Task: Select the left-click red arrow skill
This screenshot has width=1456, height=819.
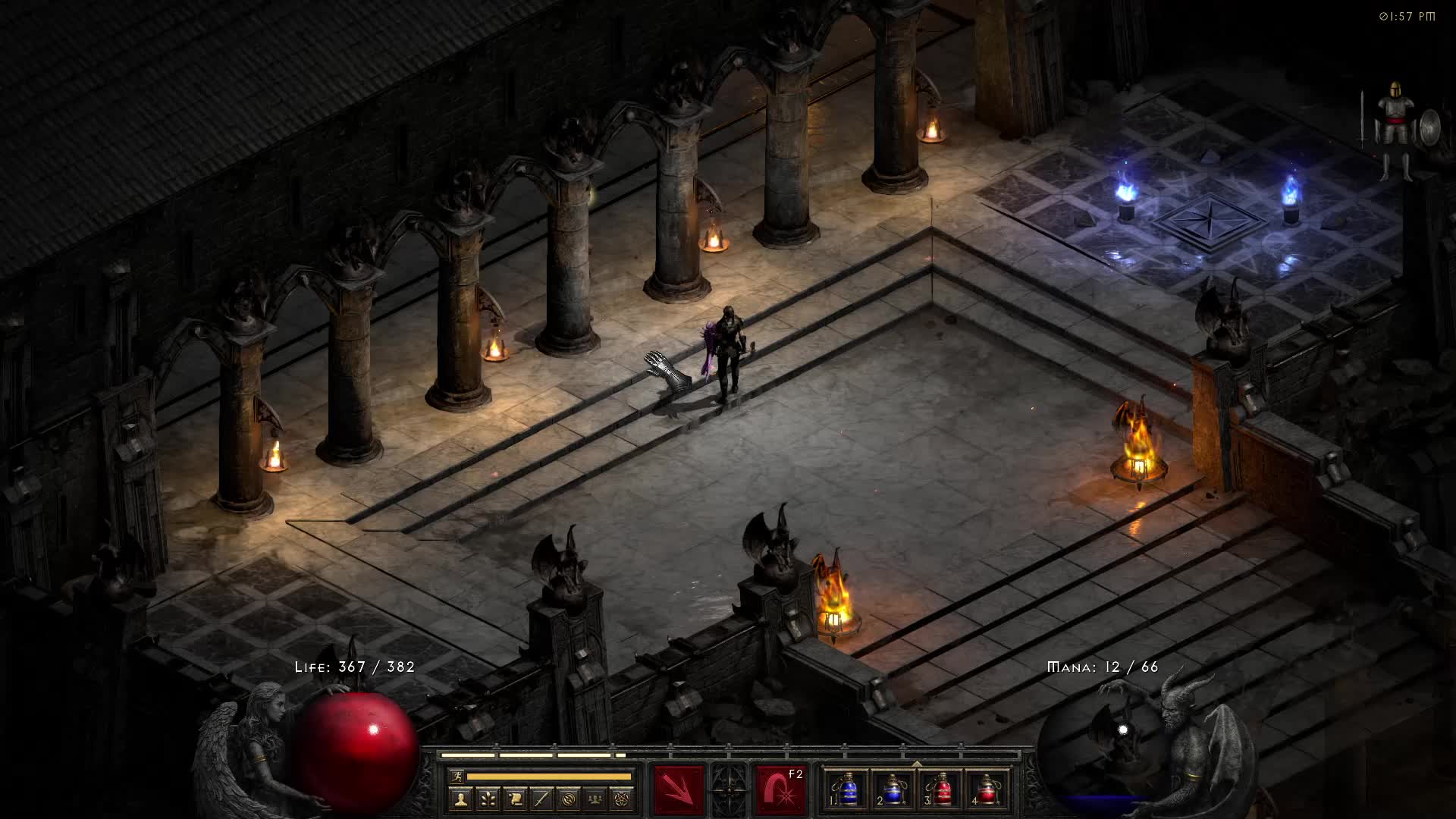Action: coord(679,790)
